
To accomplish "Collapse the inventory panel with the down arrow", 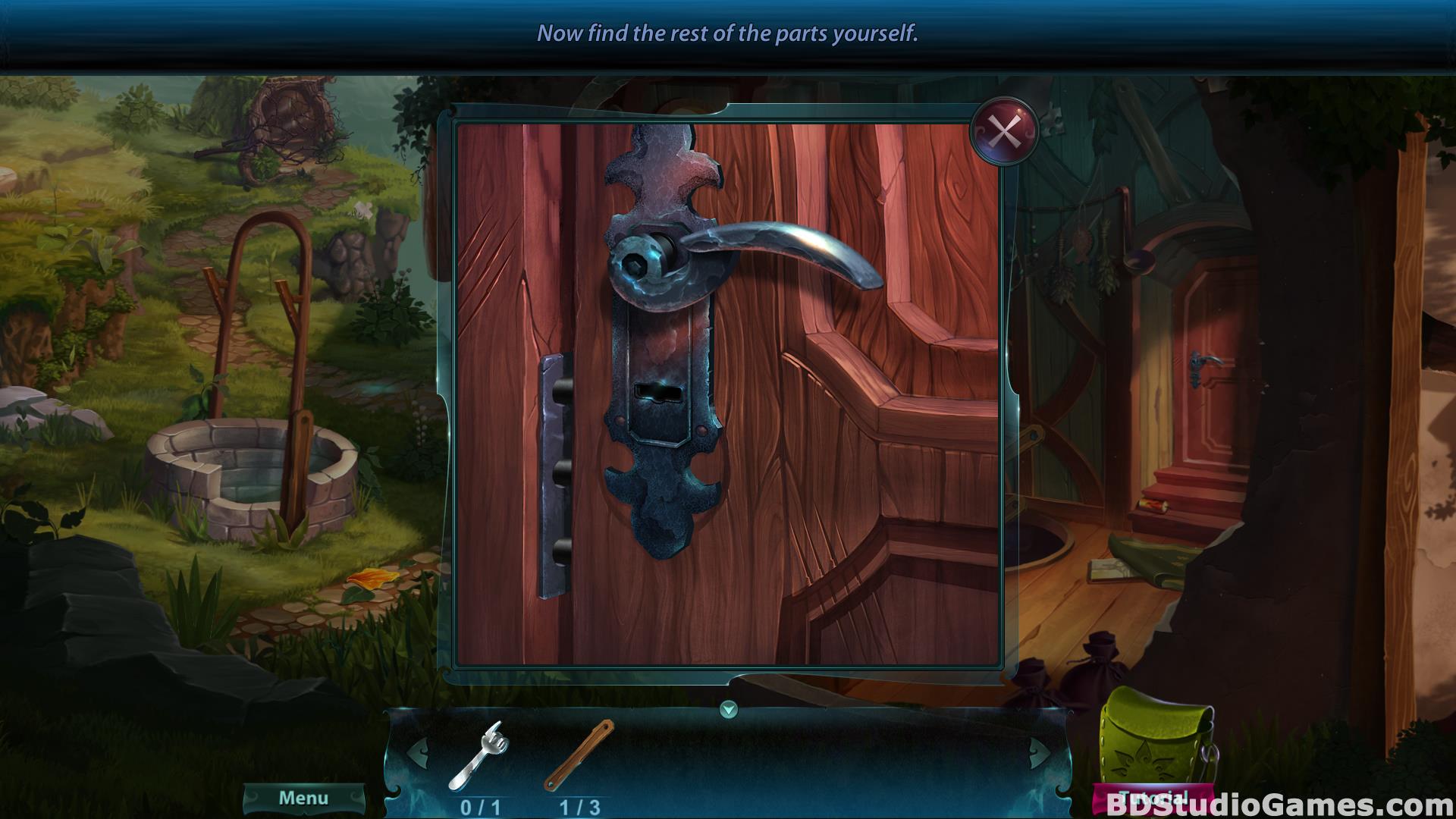I will click(729, 710).
